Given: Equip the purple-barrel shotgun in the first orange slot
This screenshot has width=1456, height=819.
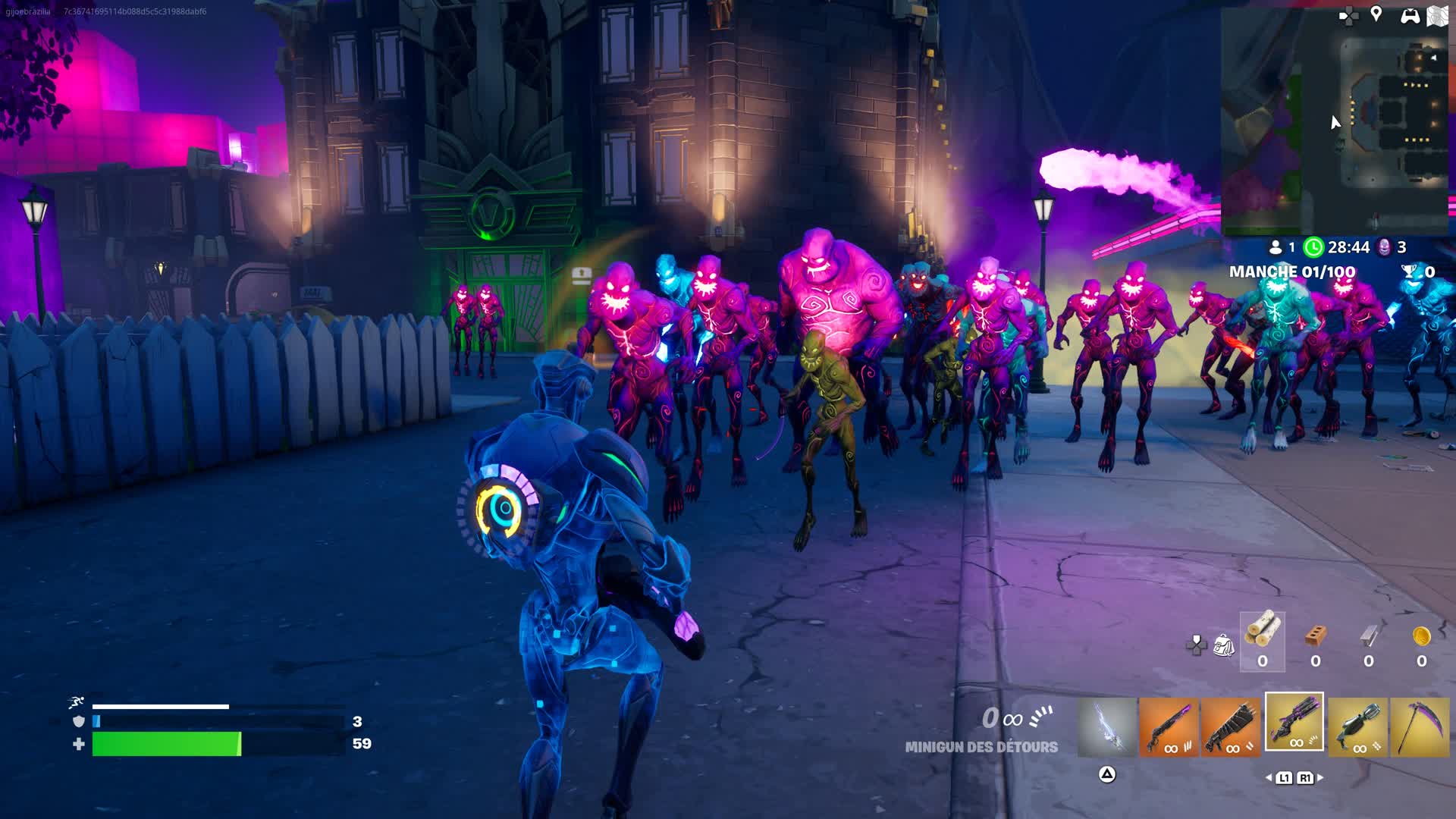Looking at the screenshot, I should 1169,727.
